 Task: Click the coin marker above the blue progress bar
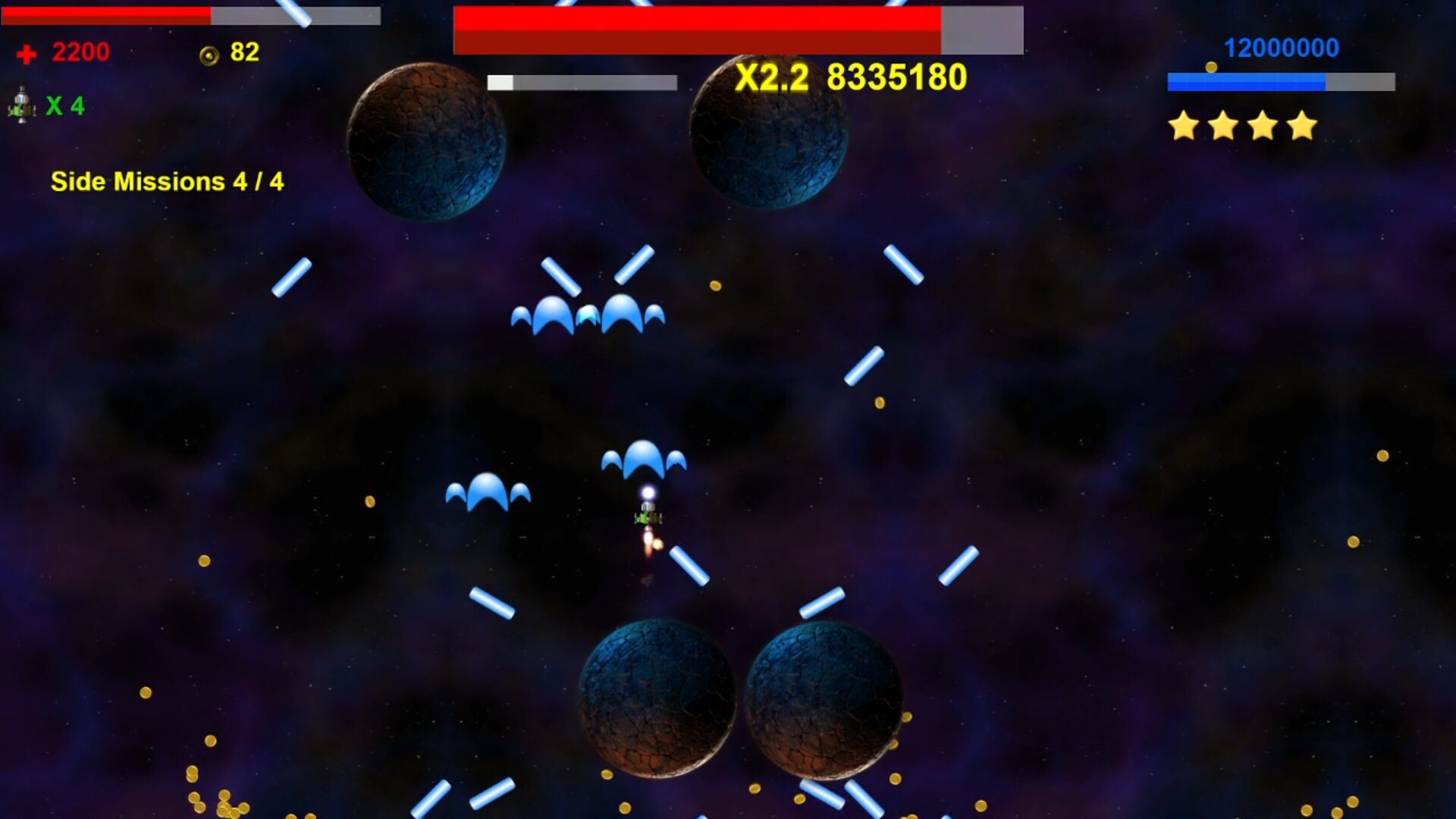1212,68
